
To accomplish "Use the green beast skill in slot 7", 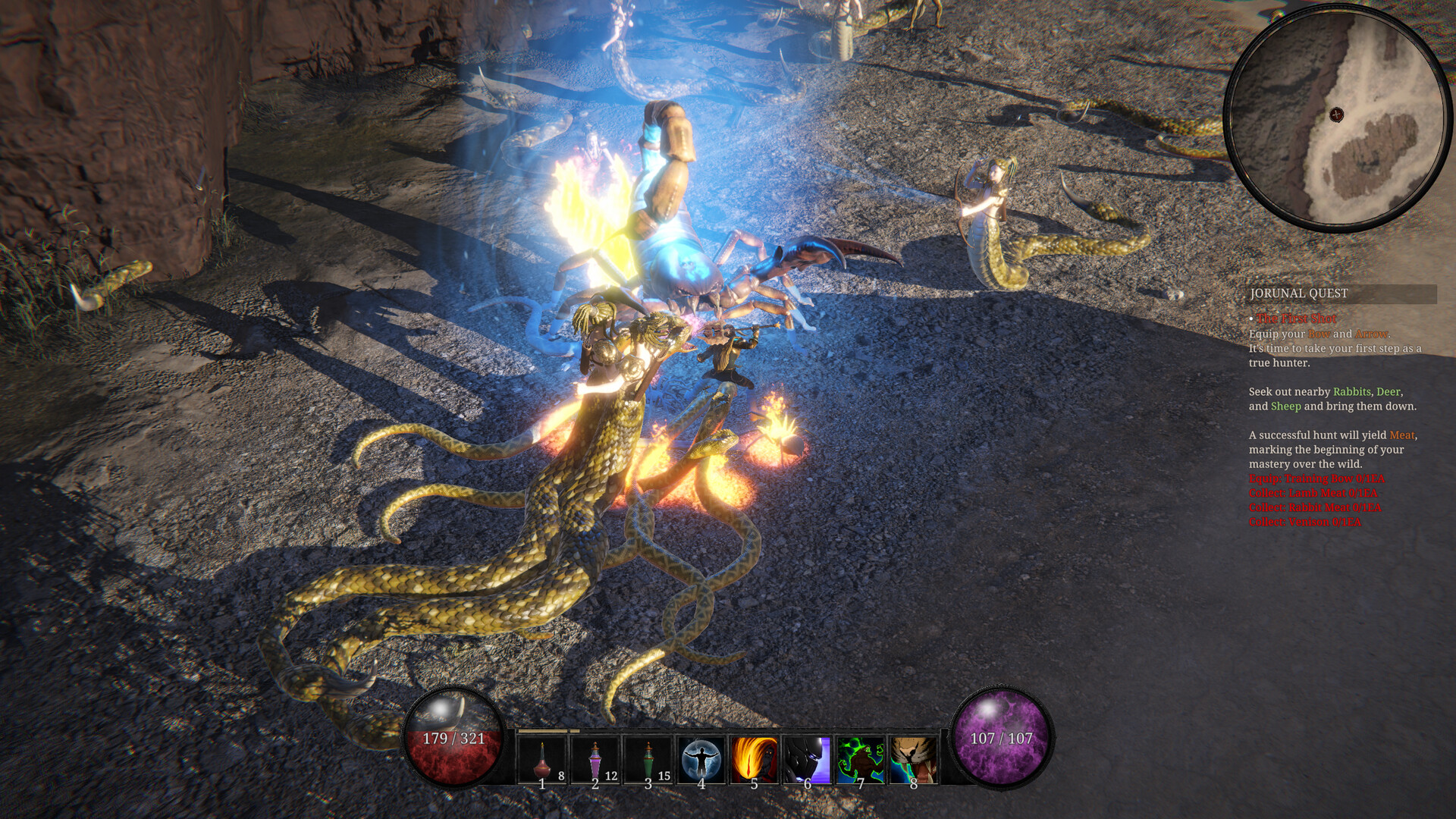I will [x=860, y=761].
